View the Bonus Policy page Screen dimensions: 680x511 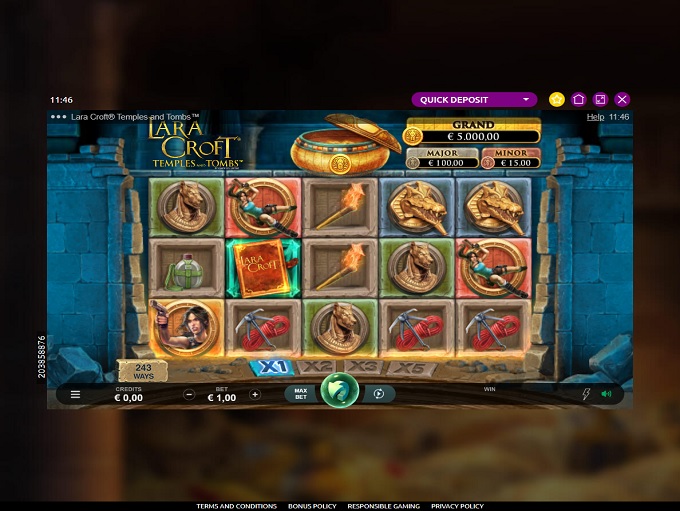pos(312,506)
